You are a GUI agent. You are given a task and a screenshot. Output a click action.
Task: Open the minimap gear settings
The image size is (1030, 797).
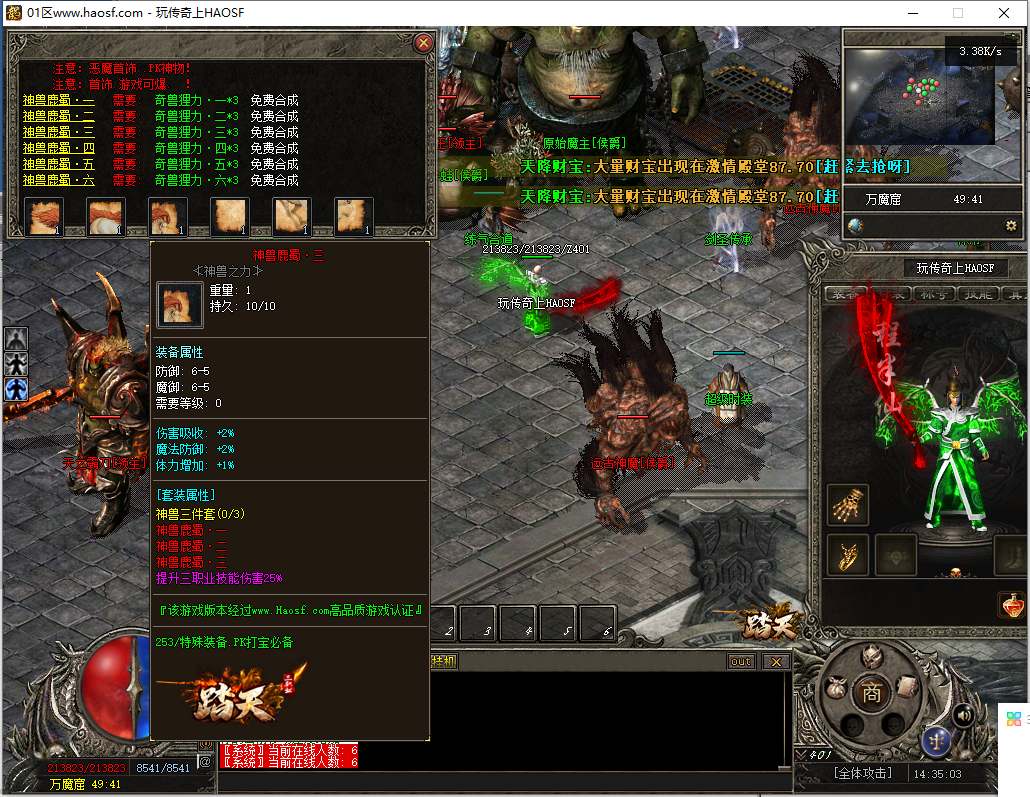1011,226
